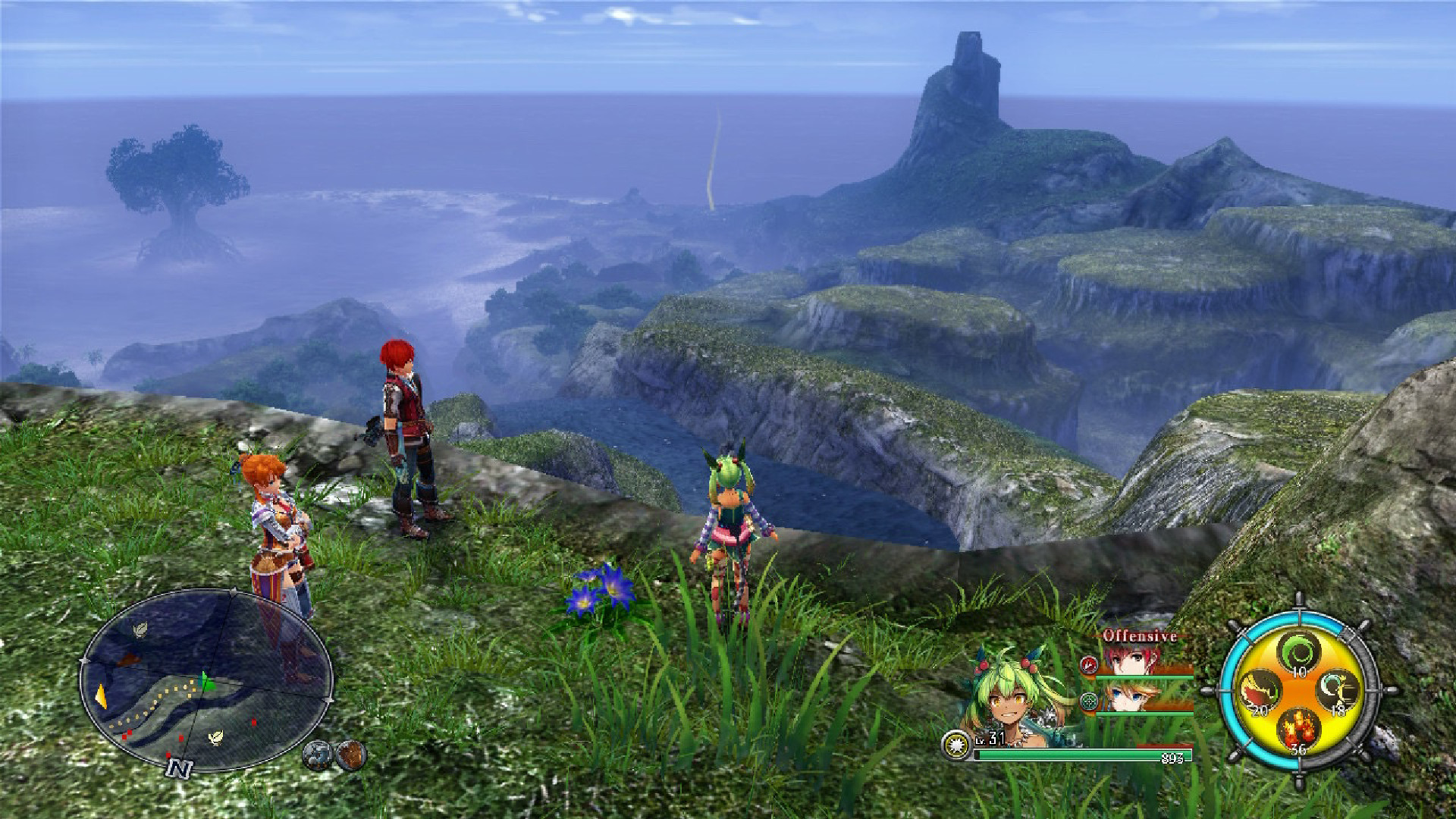The image size is (1456, 819).
Task: Select the yellow arrow marker on minimap
Action: coord(101,696)
